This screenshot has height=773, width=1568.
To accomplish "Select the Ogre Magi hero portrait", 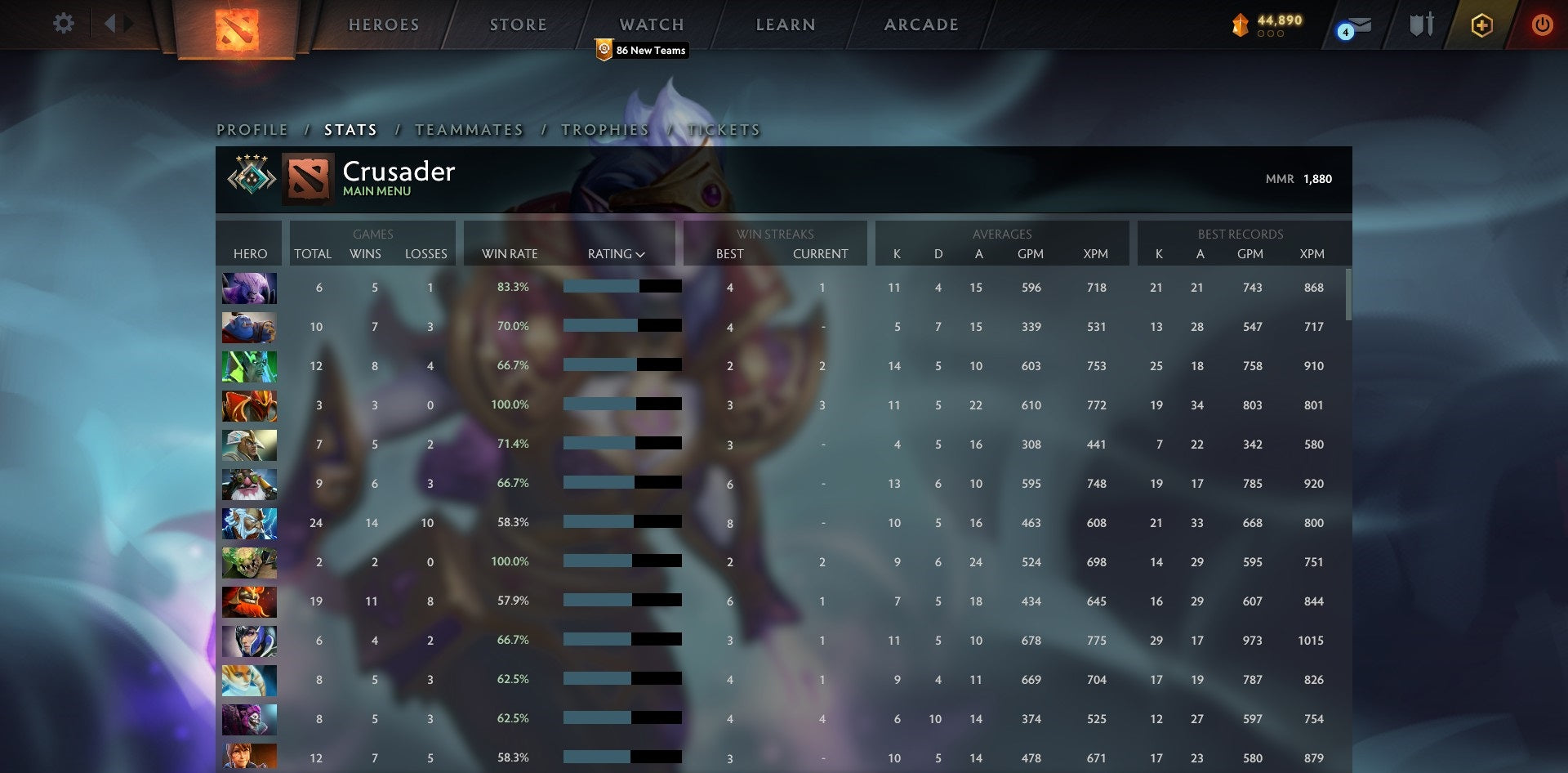I will pyautogui.click(x=249, y=327).
